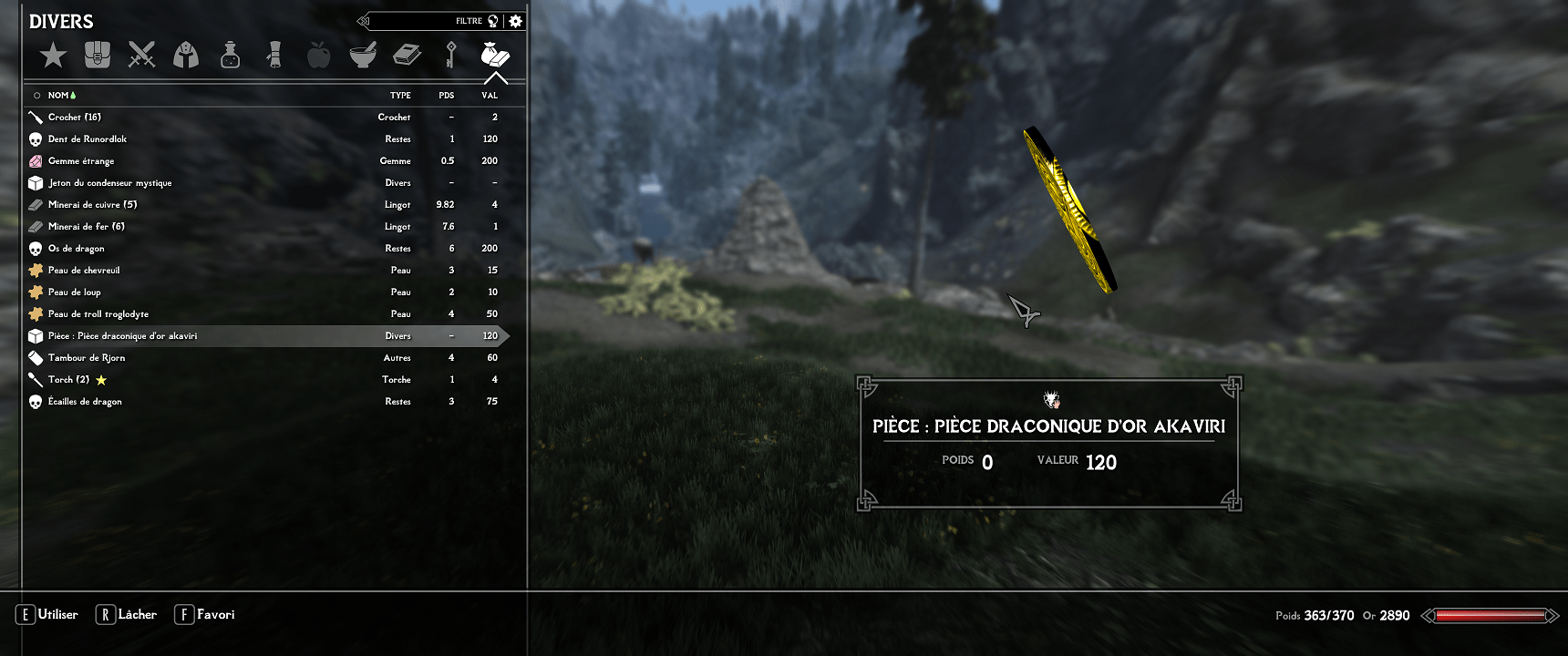The width and height of the screenshot is (1568, 656).
Task: Sort the list by the NOM column
Action: click(x=58, y=95)
